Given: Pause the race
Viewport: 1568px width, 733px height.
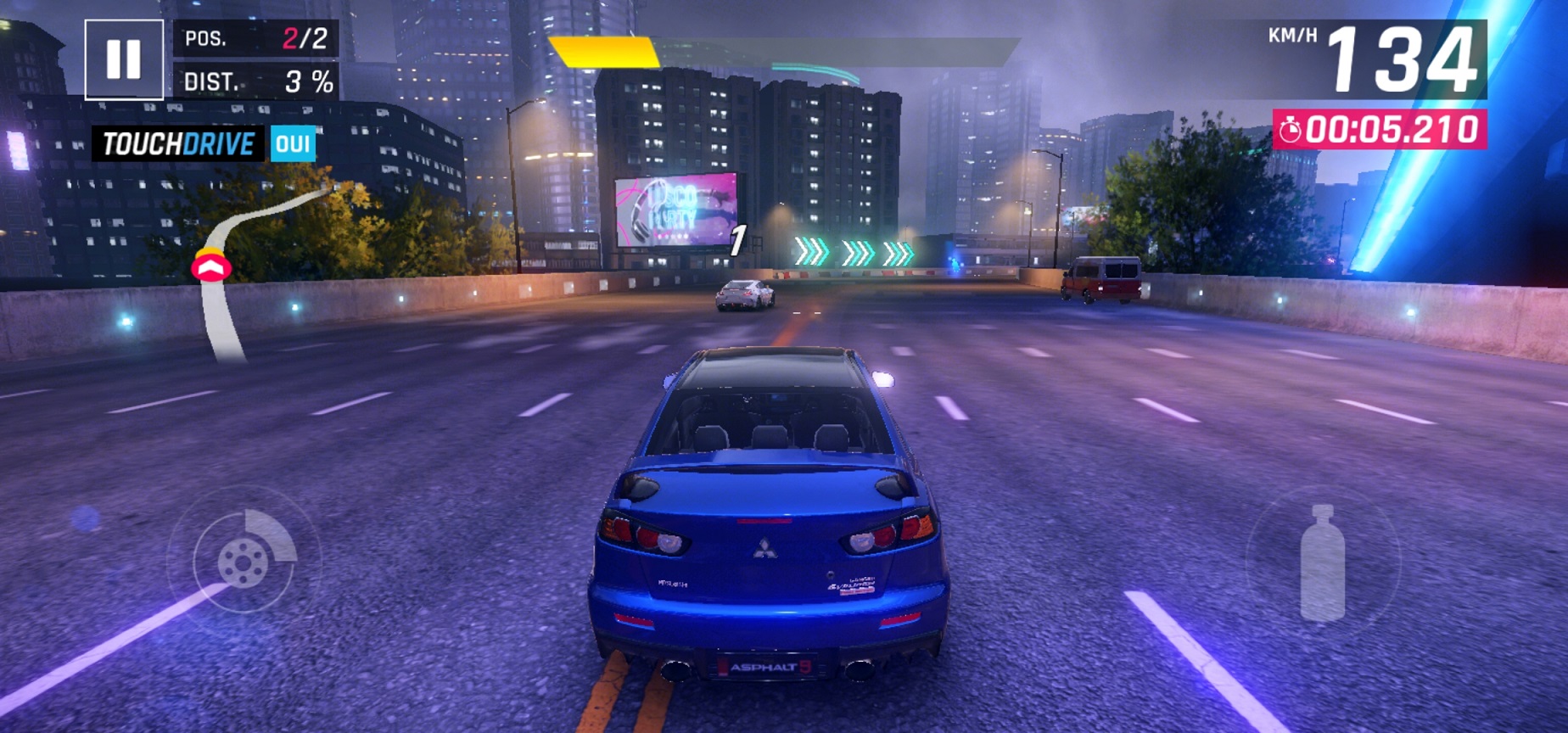Looking at the screenshot, I should pyautogui.click(x=124, y=59).
